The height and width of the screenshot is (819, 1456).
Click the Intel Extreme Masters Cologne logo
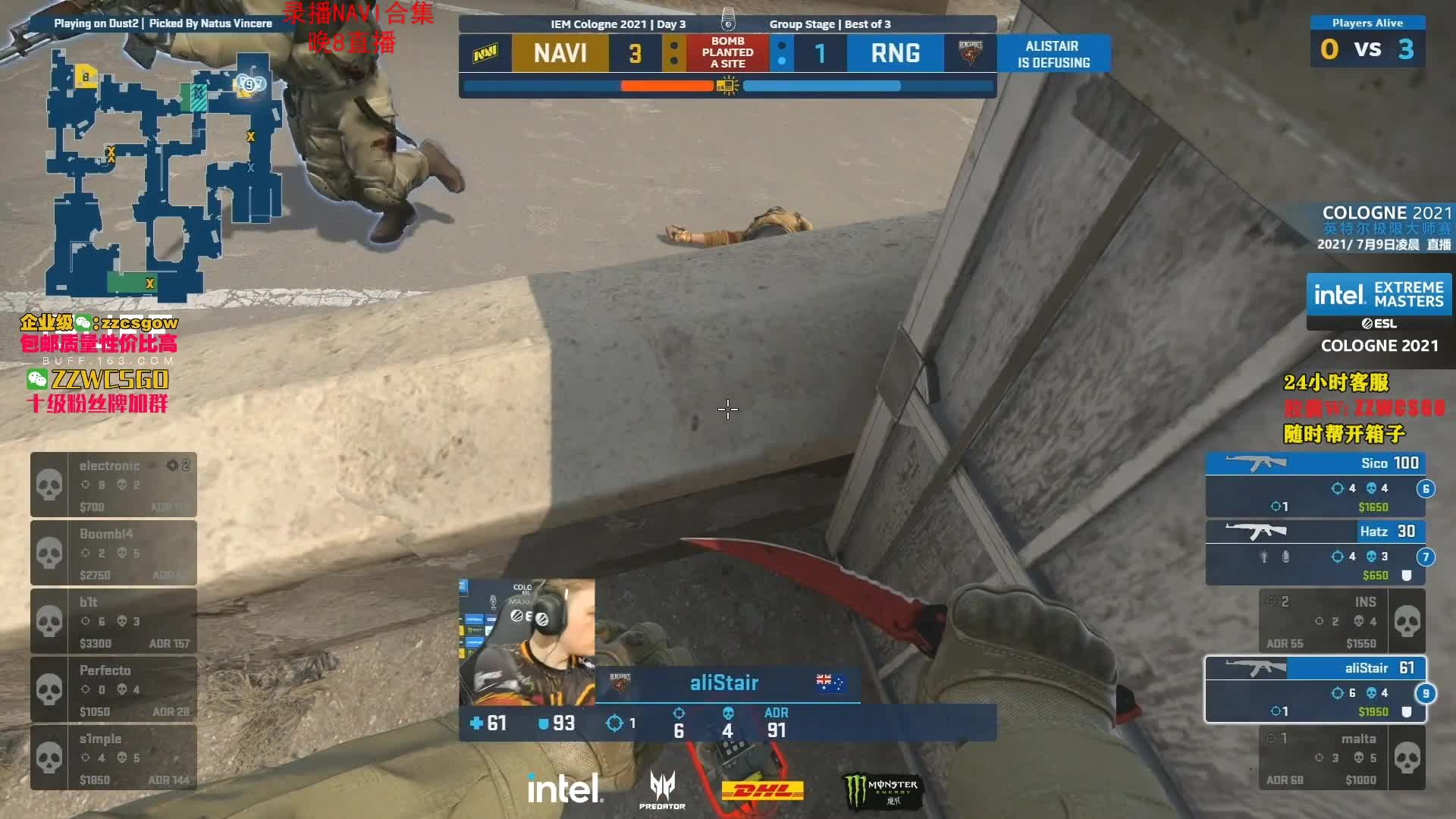[1379, 313]
